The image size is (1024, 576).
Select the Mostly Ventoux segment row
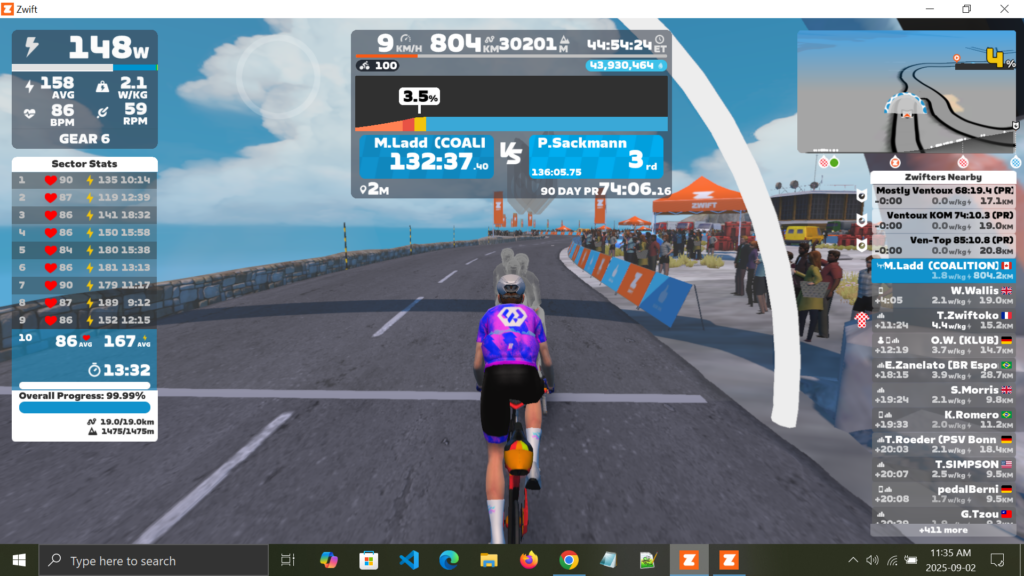tap(943, 194)
